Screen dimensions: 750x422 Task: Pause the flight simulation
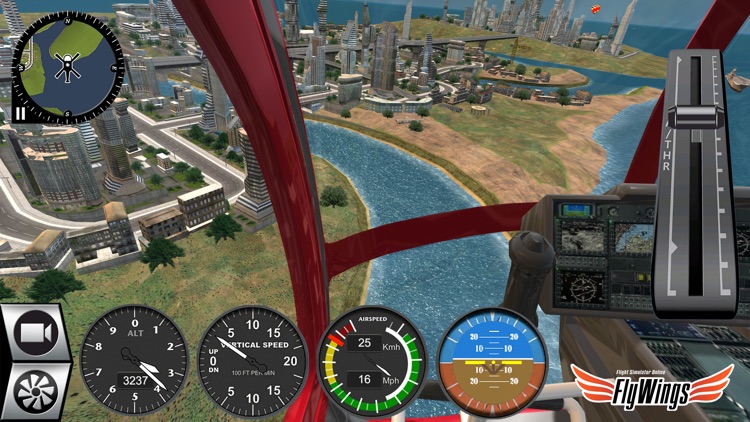(x=20, y=113)
